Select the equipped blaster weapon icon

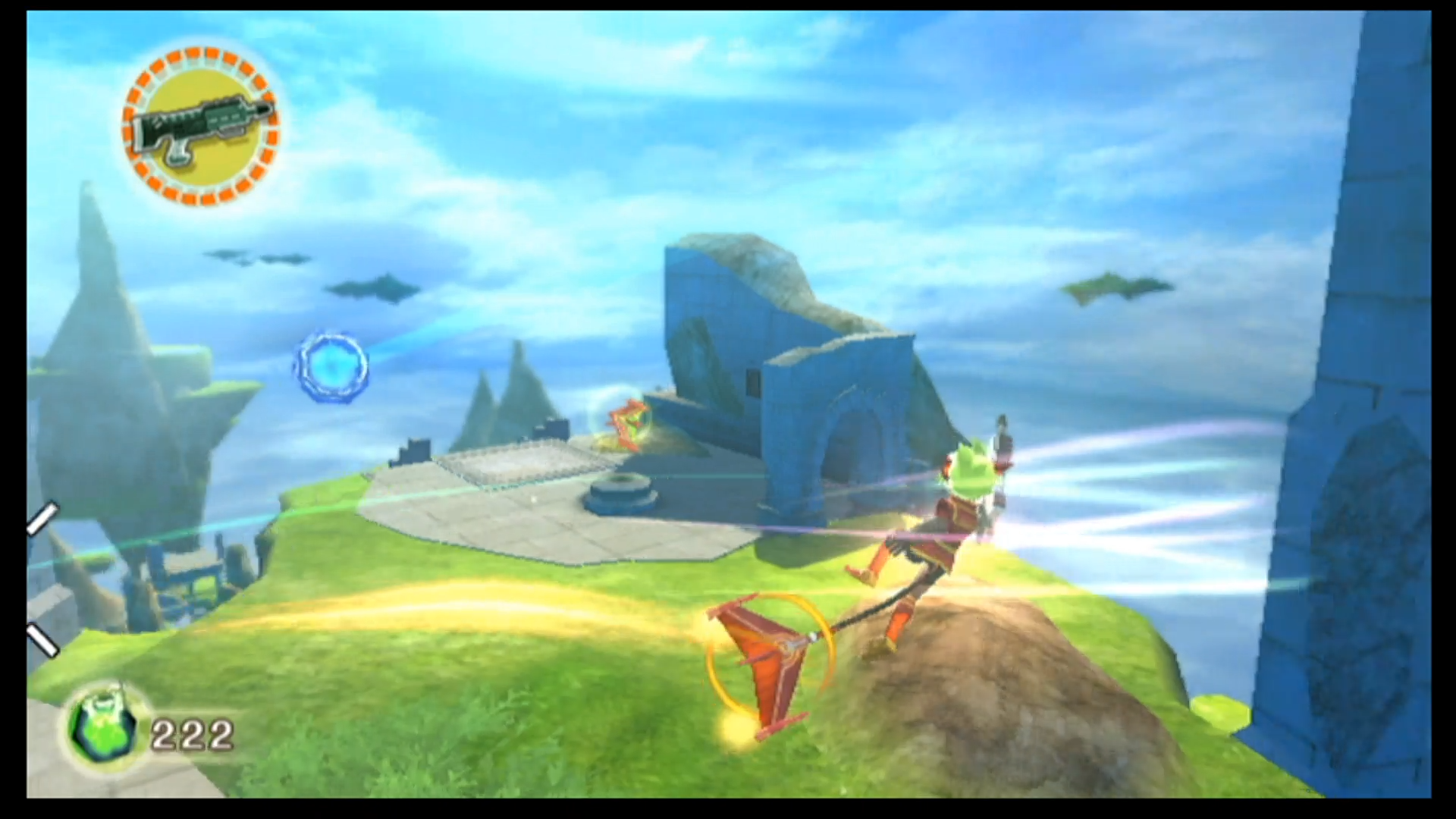200,127
